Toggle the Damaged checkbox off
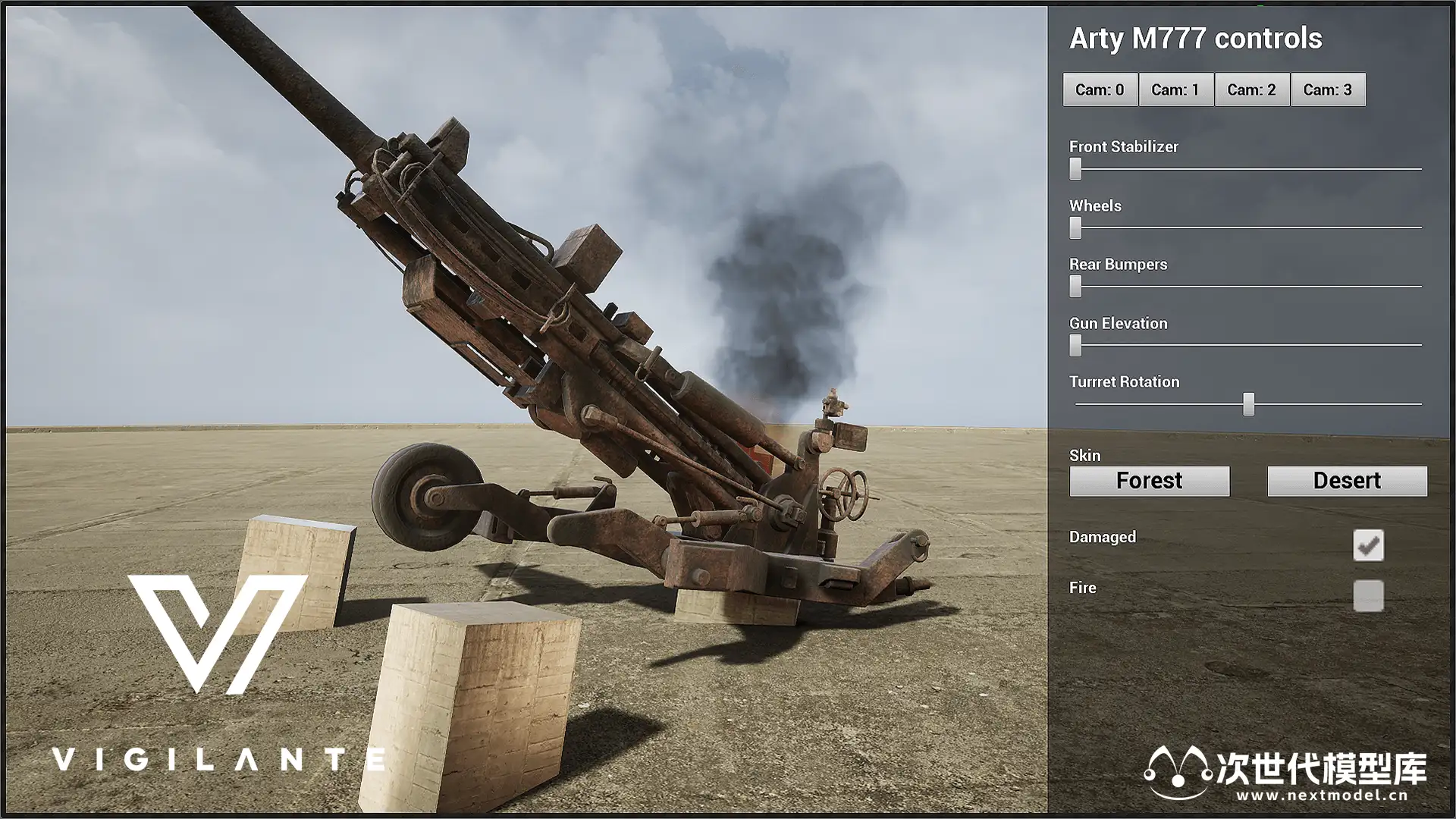 pyautogui.click(x=1368, y=545)
